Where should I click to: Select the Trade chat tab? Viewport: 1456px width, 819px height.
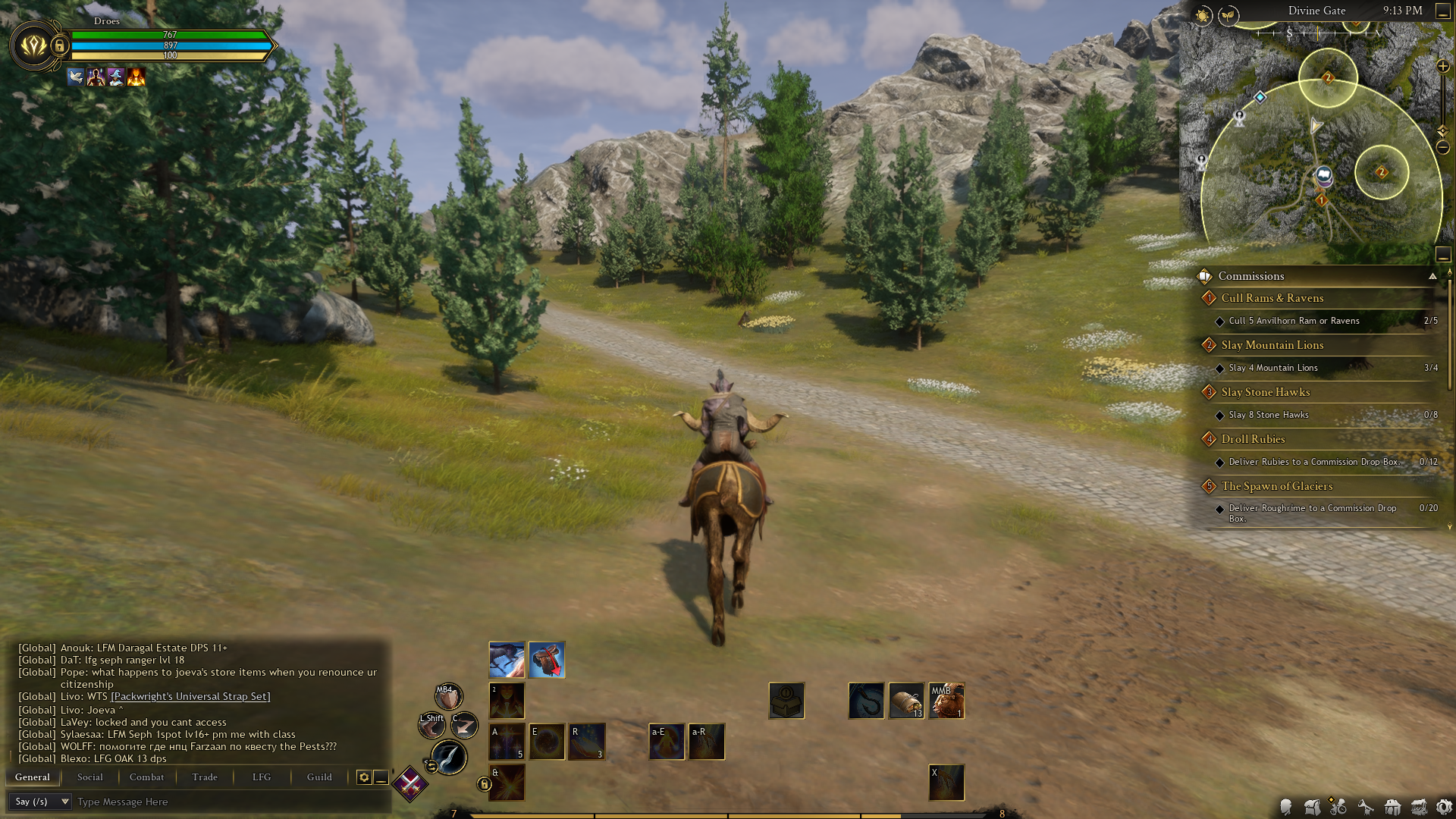(205, 777)
